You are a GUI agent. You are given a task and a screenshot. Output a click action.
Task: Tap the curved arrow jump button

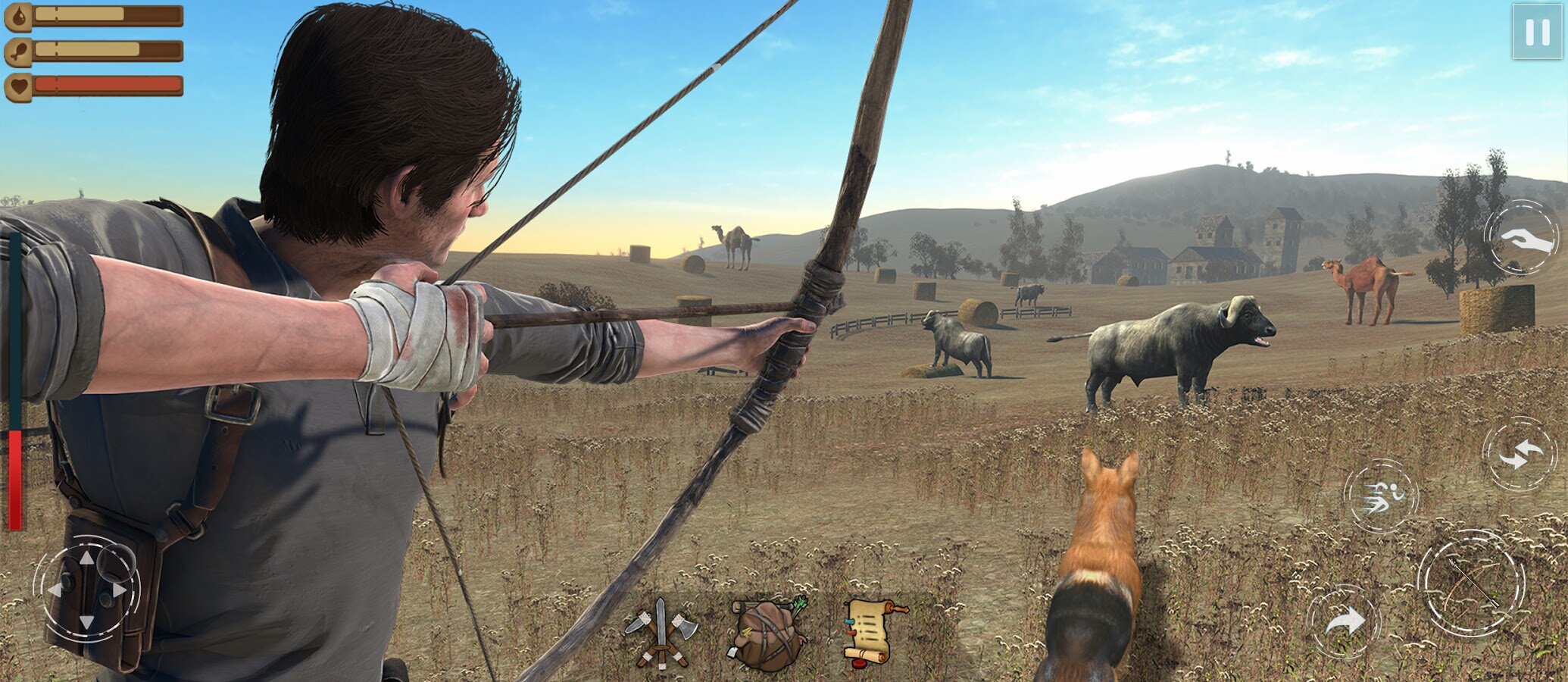click(1343, 621)
